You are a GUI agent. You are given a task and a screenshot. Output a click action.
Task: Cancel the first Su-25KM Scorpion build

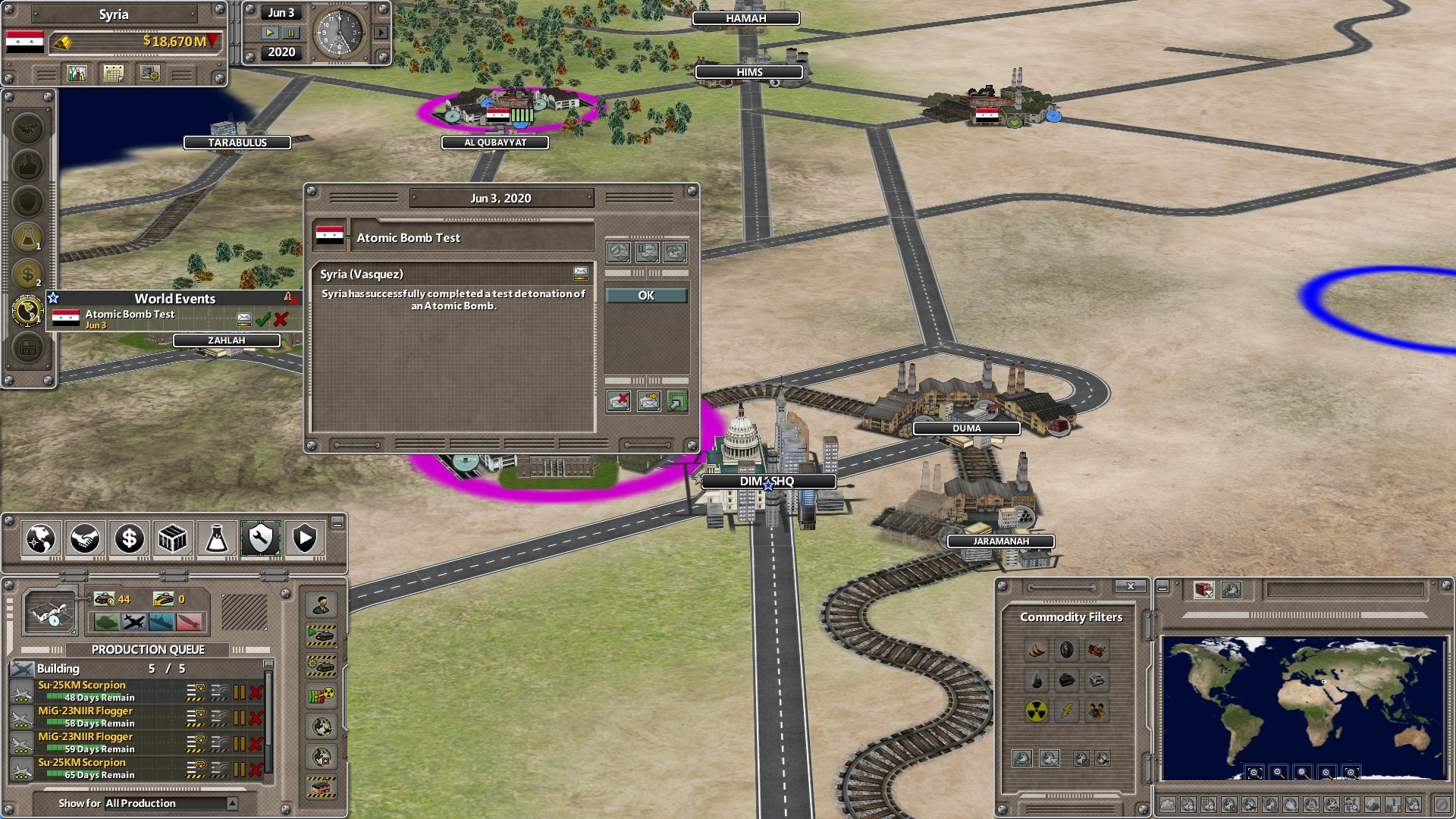point(255,690)
